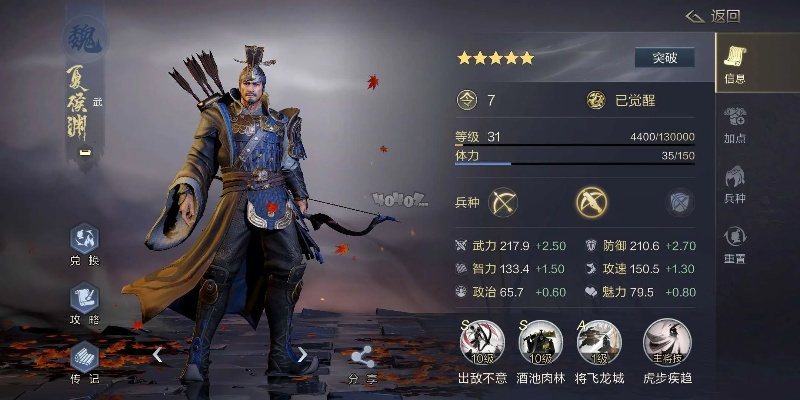
Task: Select the 出敌不意 skill icon
Action: tap(481, 344)
